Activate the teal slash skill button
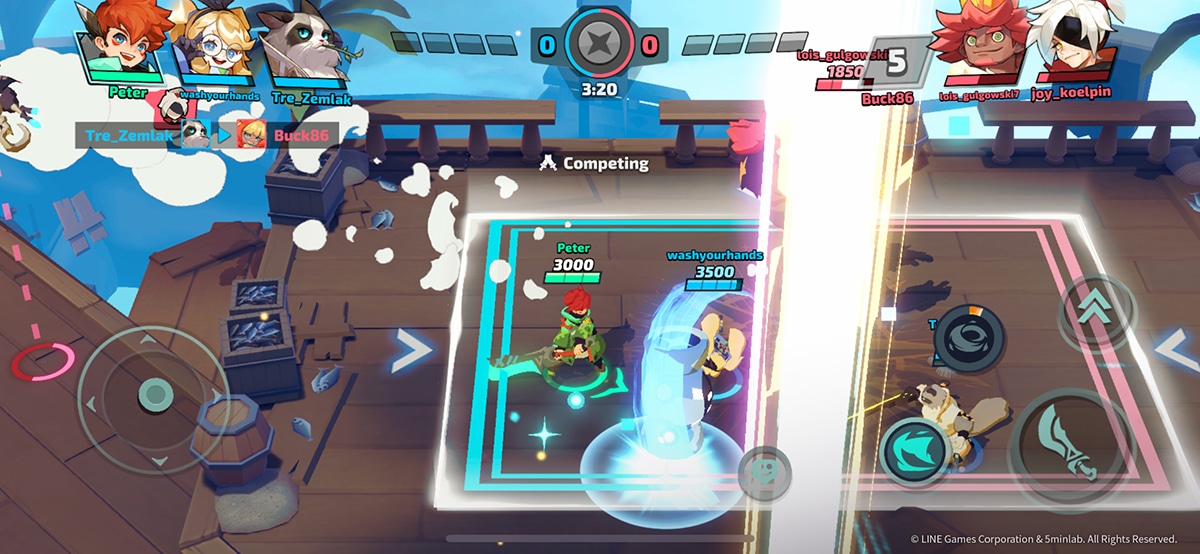1200x554 pixels. (913, 446)
